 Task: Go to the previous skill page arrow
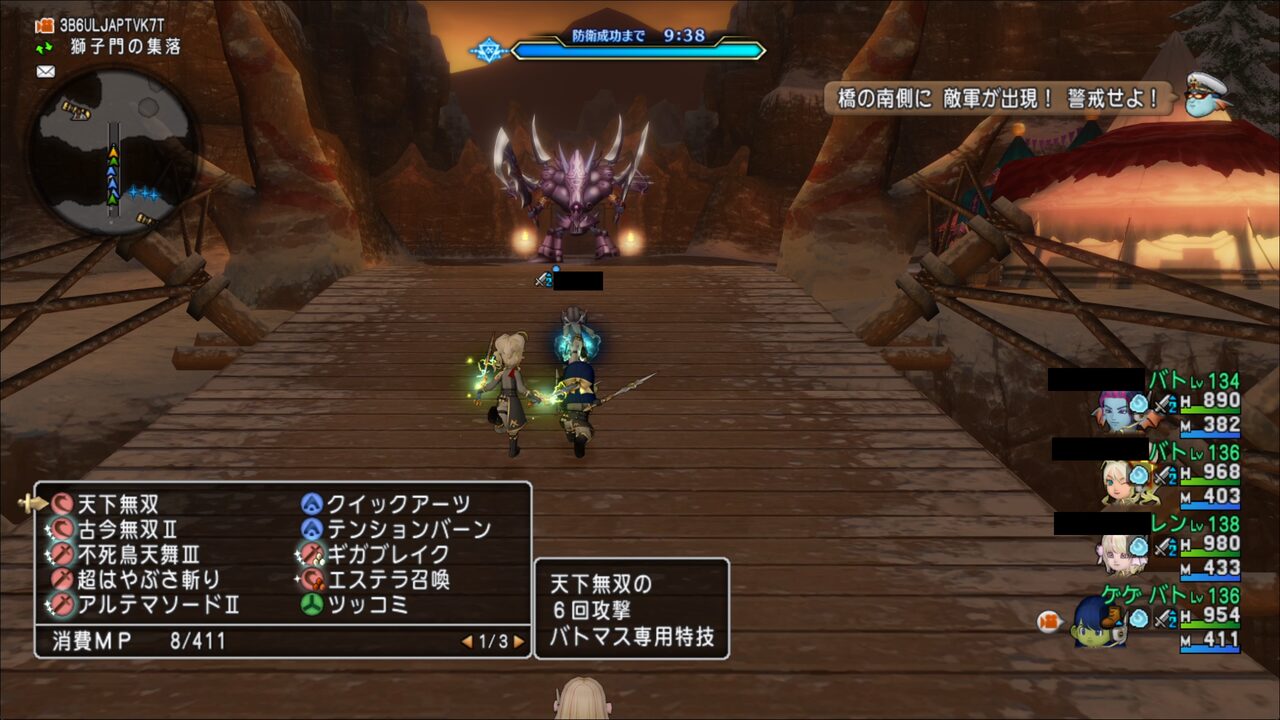(466, 642)
